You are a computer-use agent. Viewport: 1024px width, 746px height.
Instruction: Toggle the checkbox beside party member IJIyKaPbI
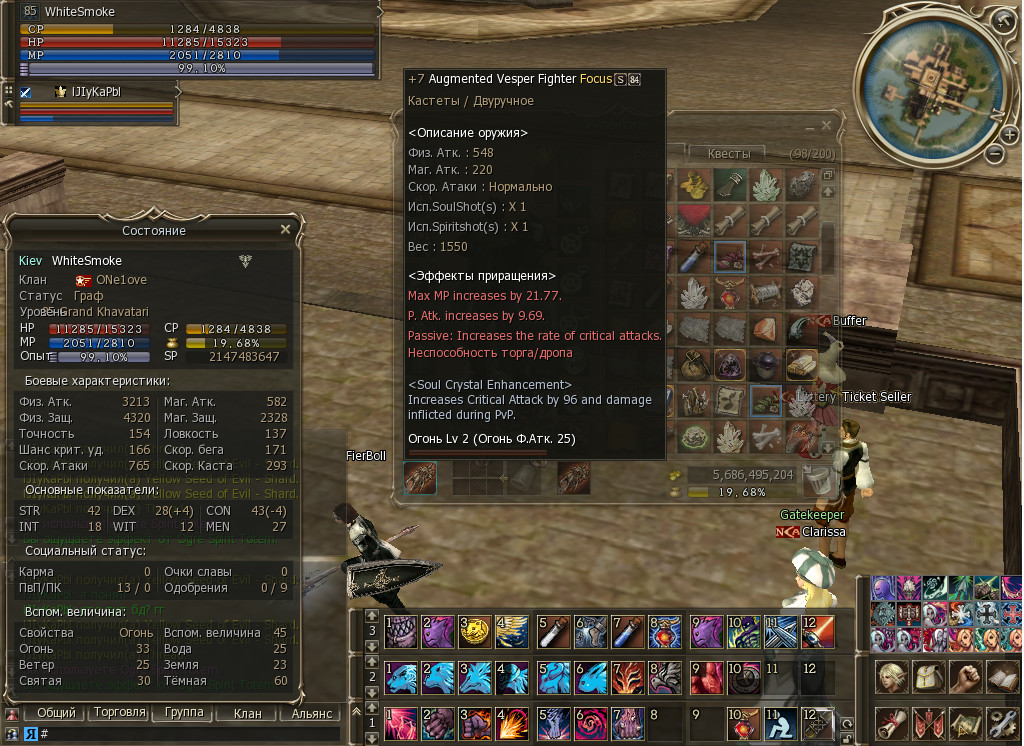[x=26, y=92]
